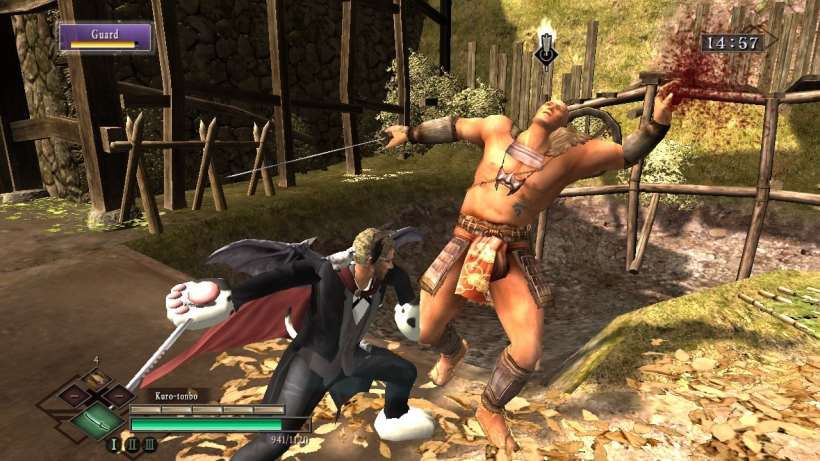The image size is (820, 461).
Task: Click the flaming objective marker icon
Action: (x=545, y=45)
